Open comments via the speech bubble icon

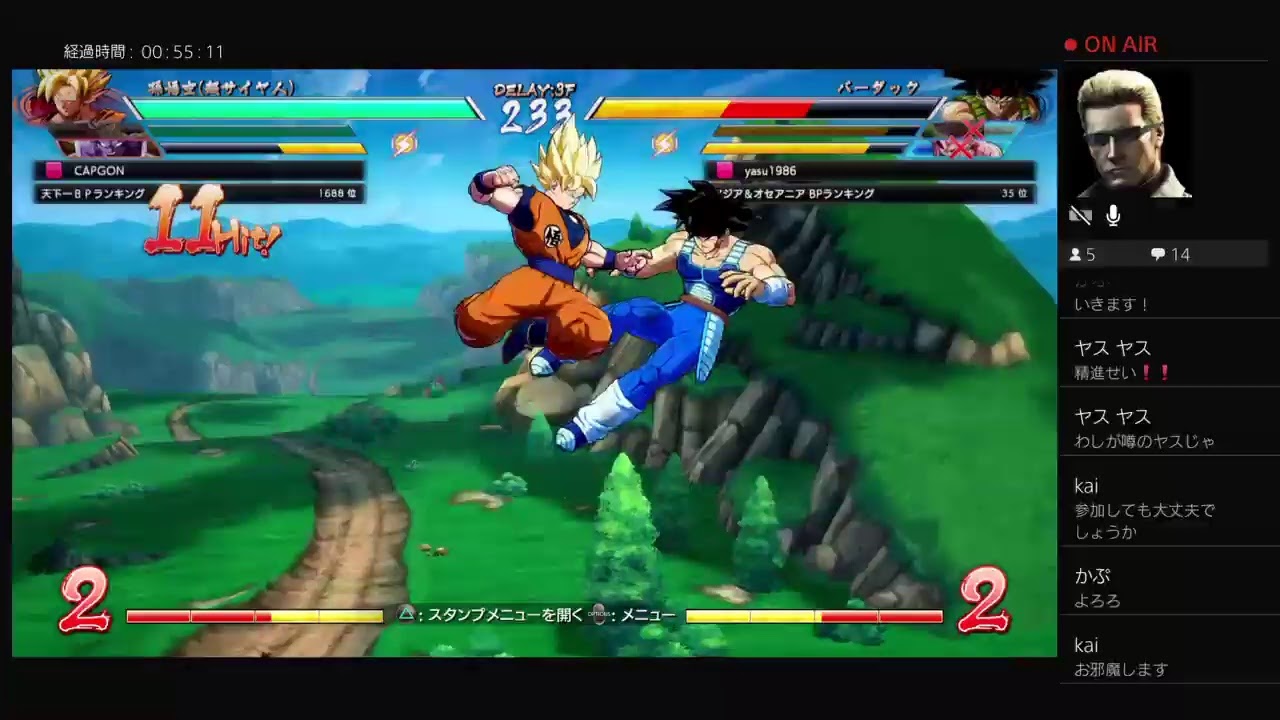point(1157,254)
